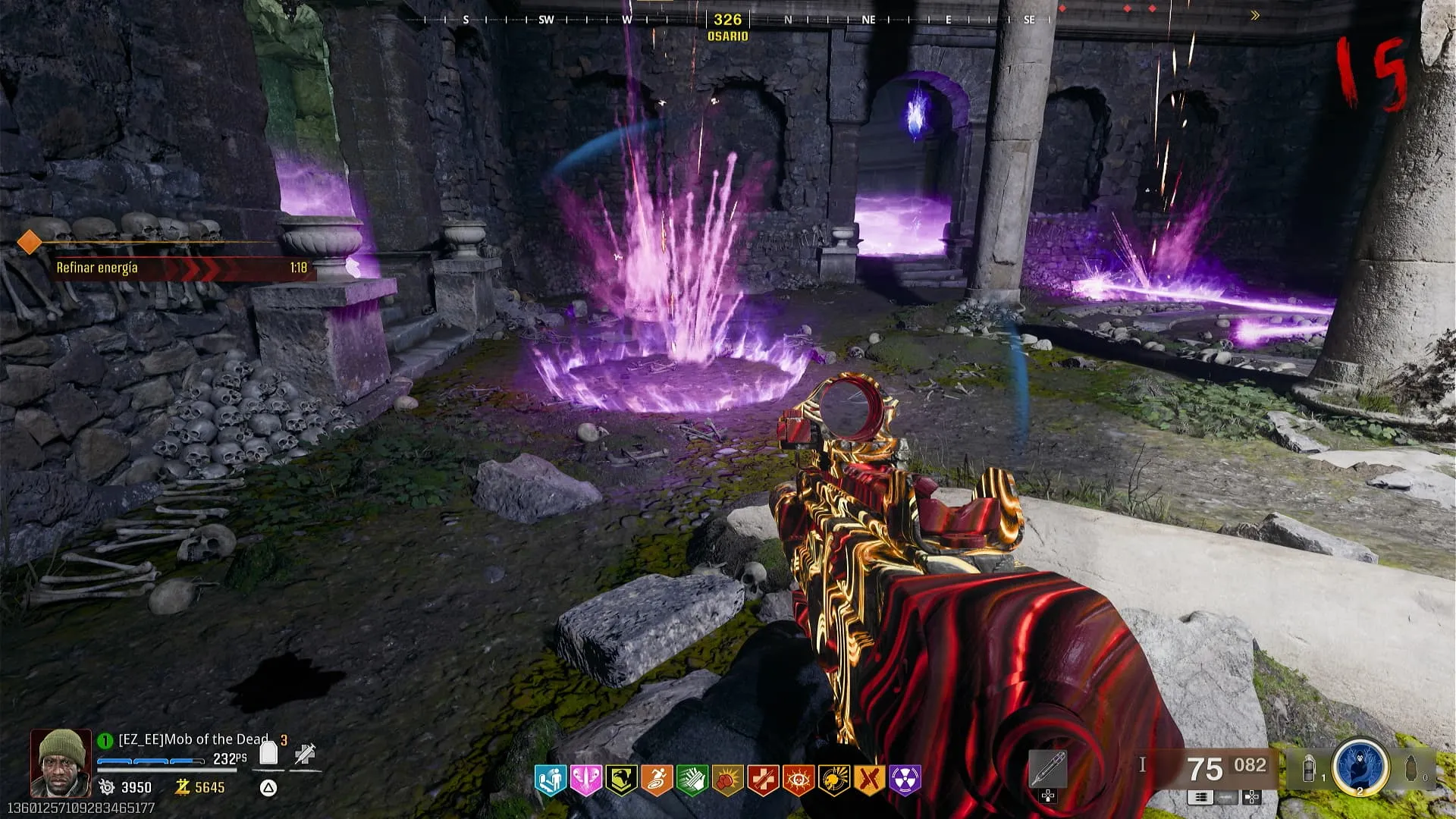Image resolution: width=1456 pixels, height=819 pixels.
Task: Choose the Deadshot Daiquiri skull crosshair perk
Action: (834, 780)
